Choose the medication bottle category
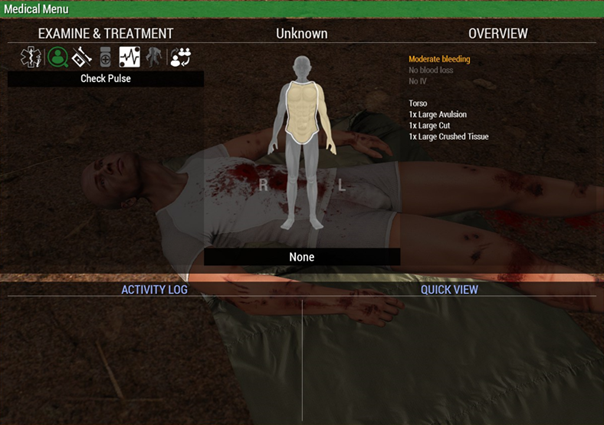Image resolution: width=604 pixels, height=425 pixels. (x=105, y=58)
